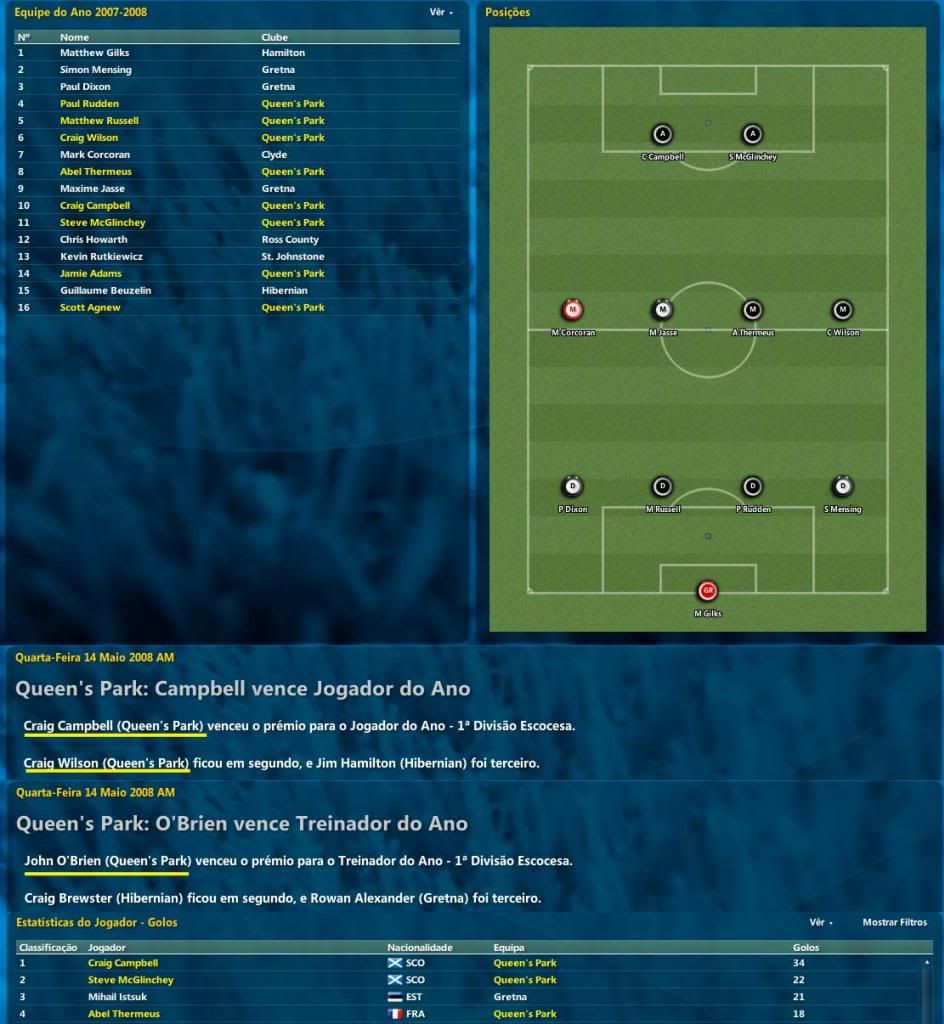Select Guillaume Beuzelin of Hibernian
Viewport: 944px width, 1024px height.
coord(105,291)
